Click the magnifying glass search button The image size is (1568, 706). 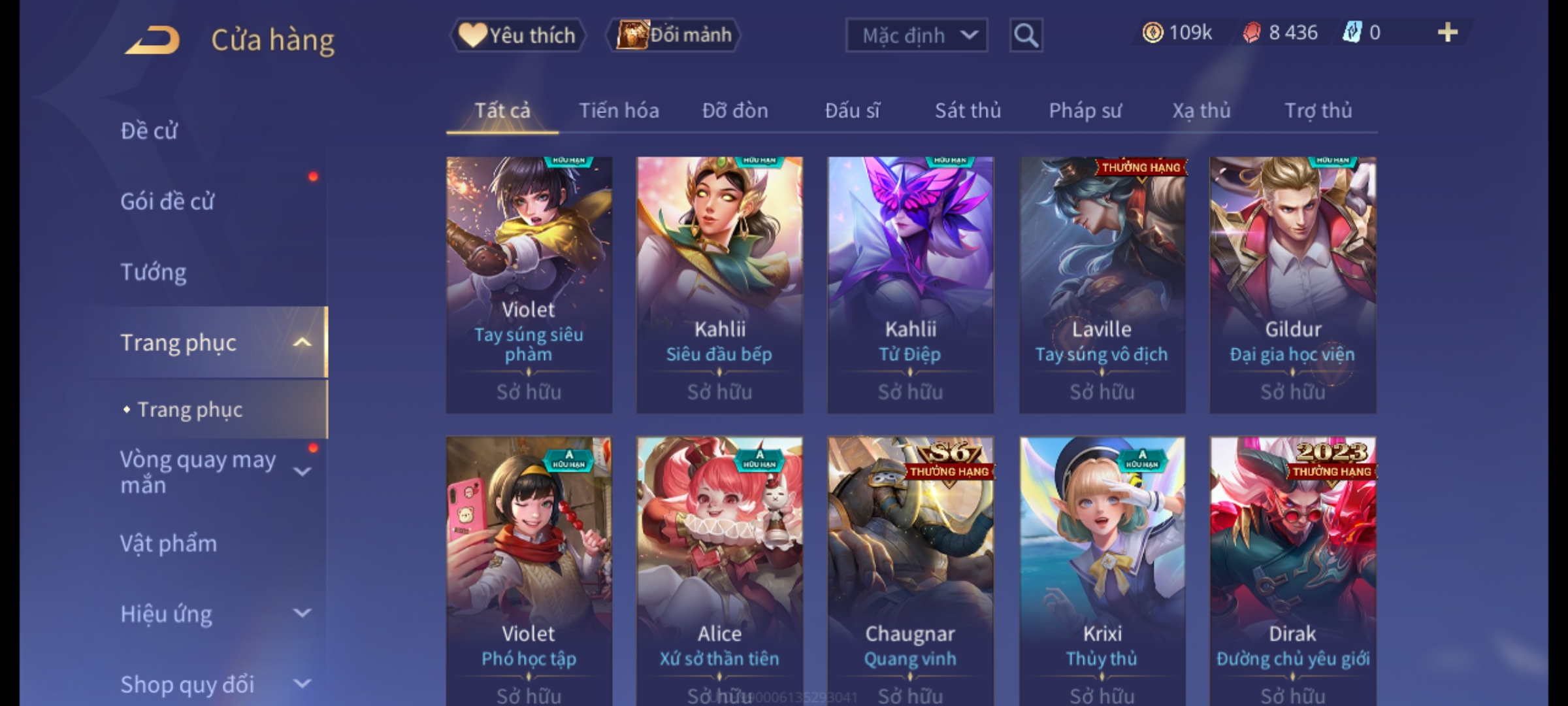1026,35
